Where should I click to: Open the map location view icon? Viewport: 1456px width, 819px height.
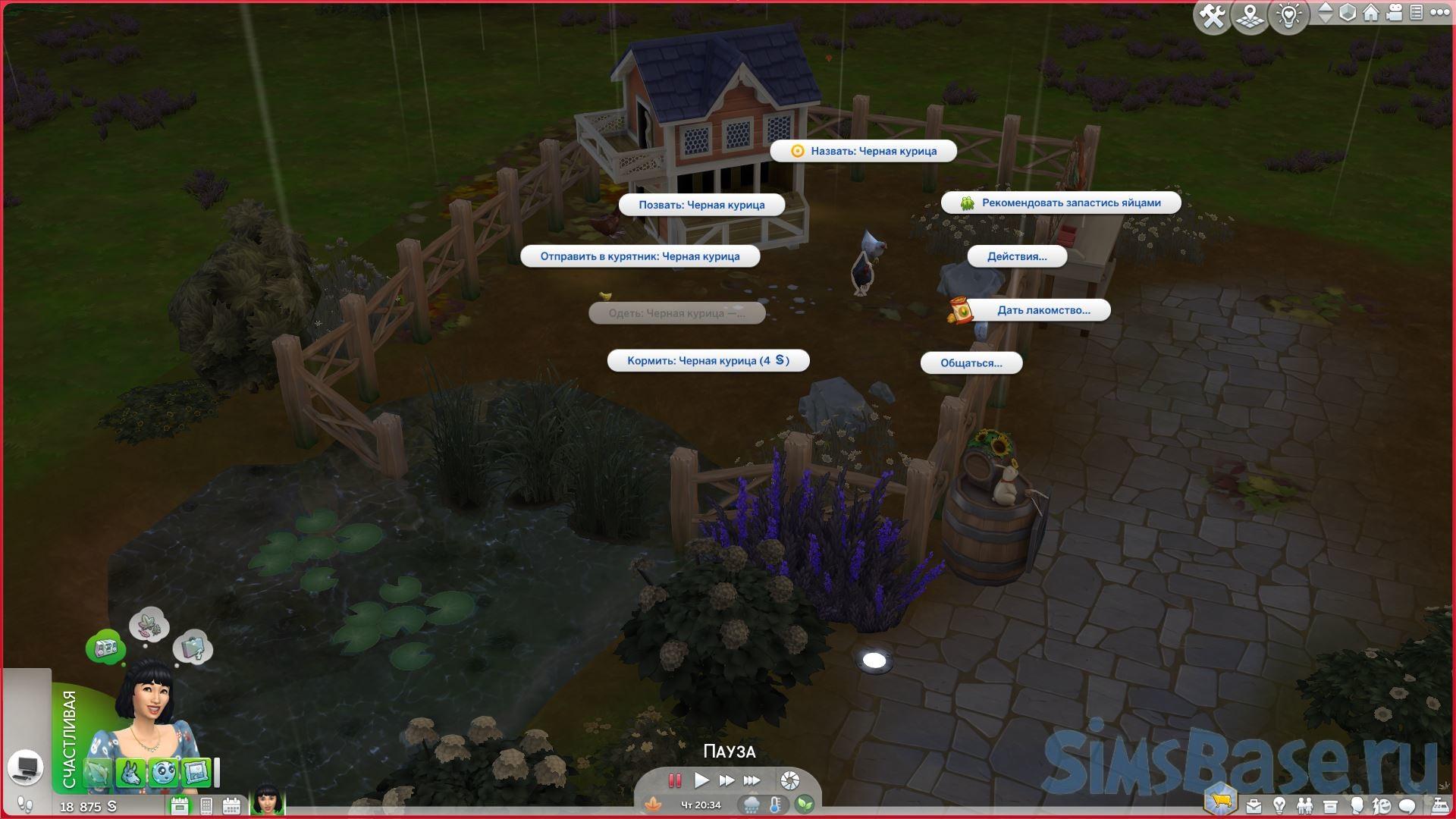(x=1250, y=16)
